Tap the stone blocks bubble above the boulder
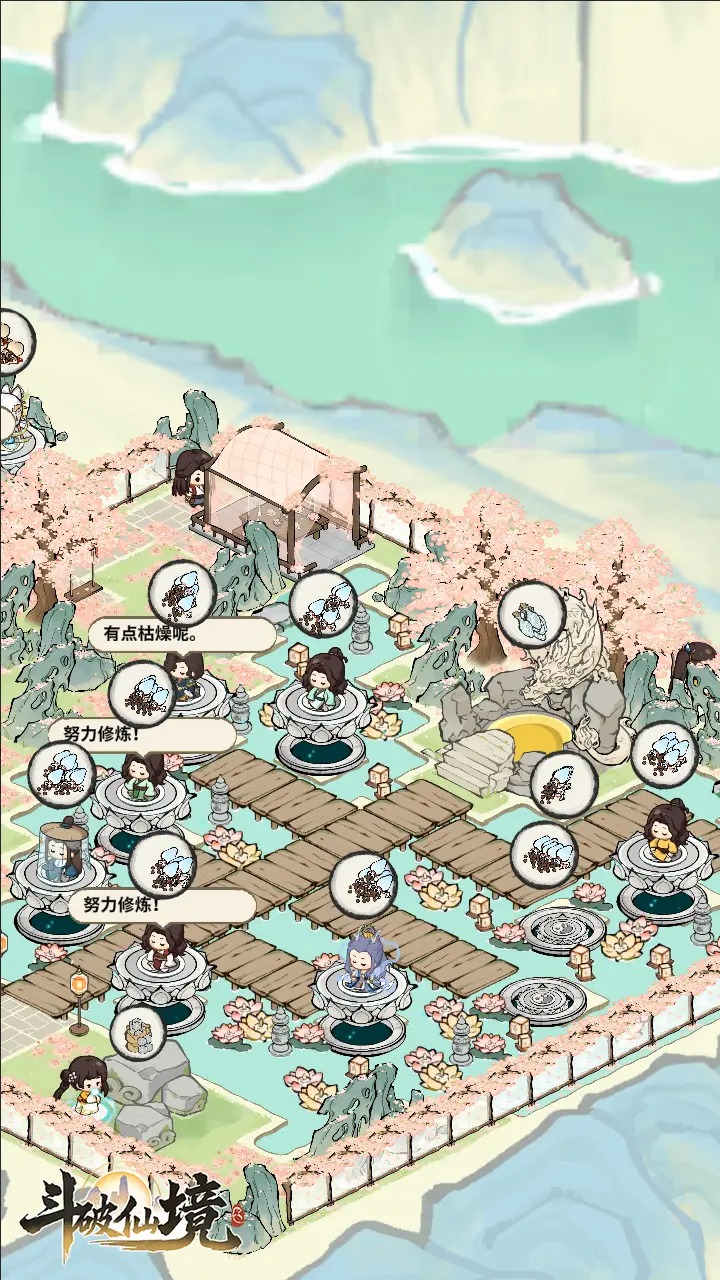 coord(137,1034)
